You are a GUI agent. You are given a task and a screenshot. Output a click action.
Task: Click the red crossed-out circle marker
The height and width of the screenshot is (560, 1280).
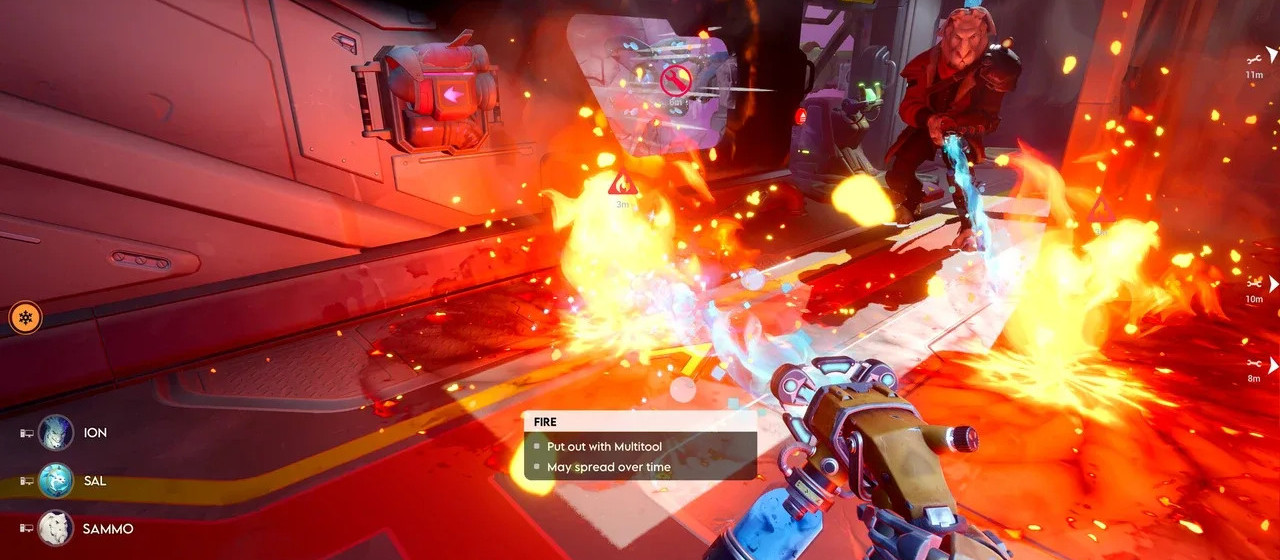677,79
